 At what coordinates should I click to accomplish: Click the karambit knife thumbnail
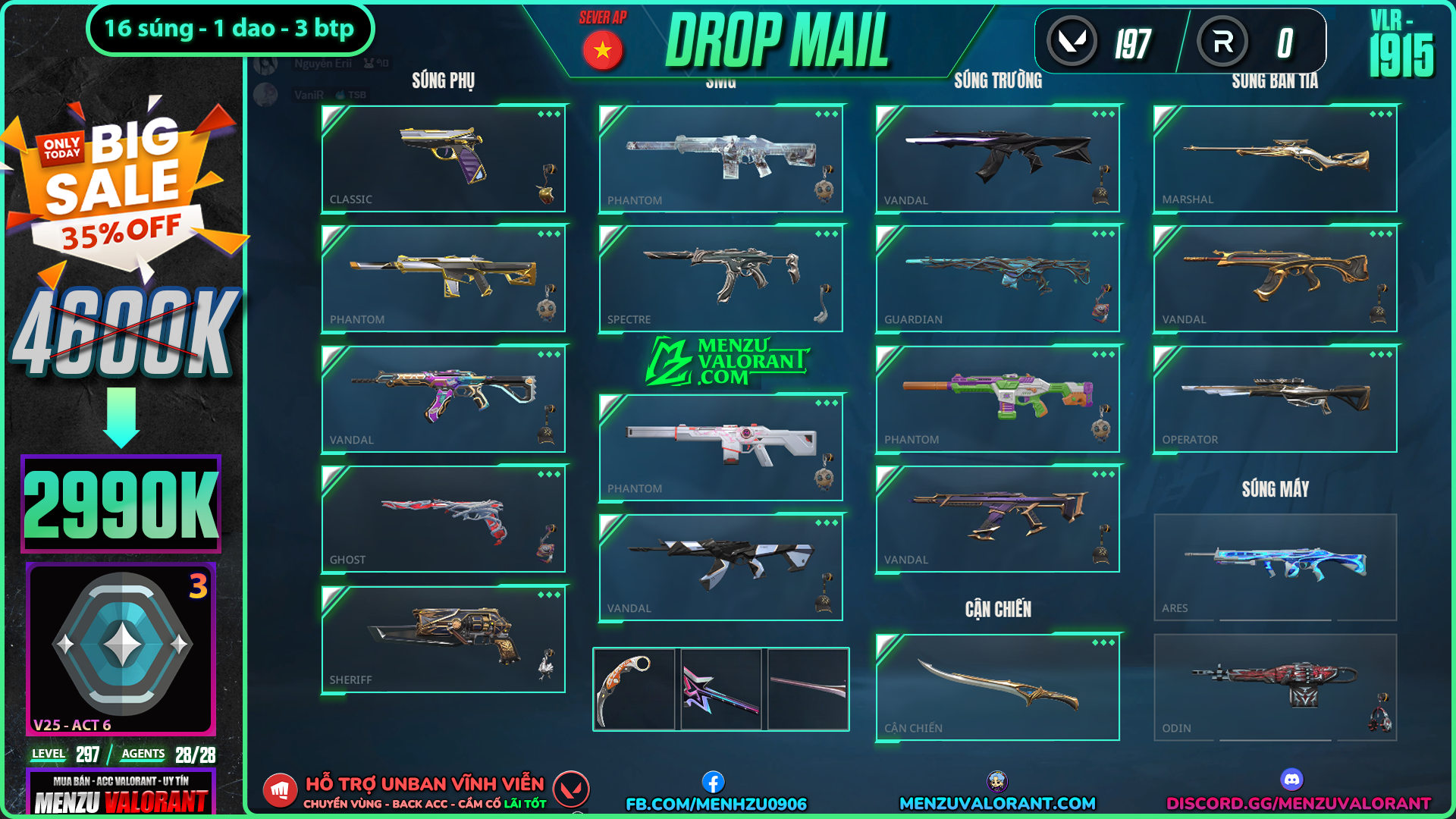tap(634, 689)
